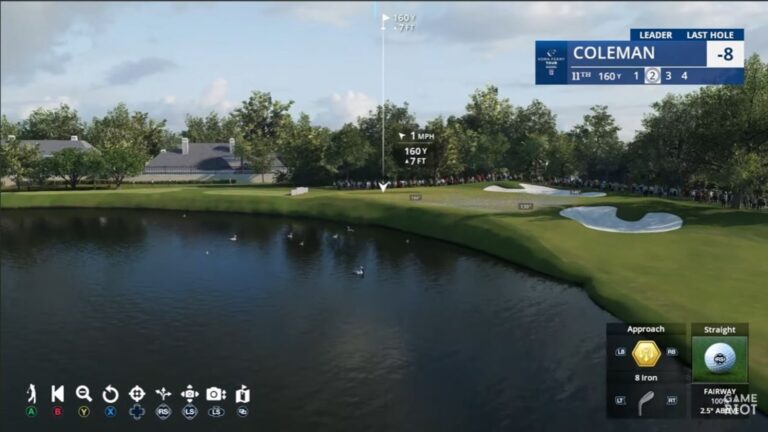This screenshot has width=768, height=432.
Task: Select the golfer swing icon
Action: (31, 394)
